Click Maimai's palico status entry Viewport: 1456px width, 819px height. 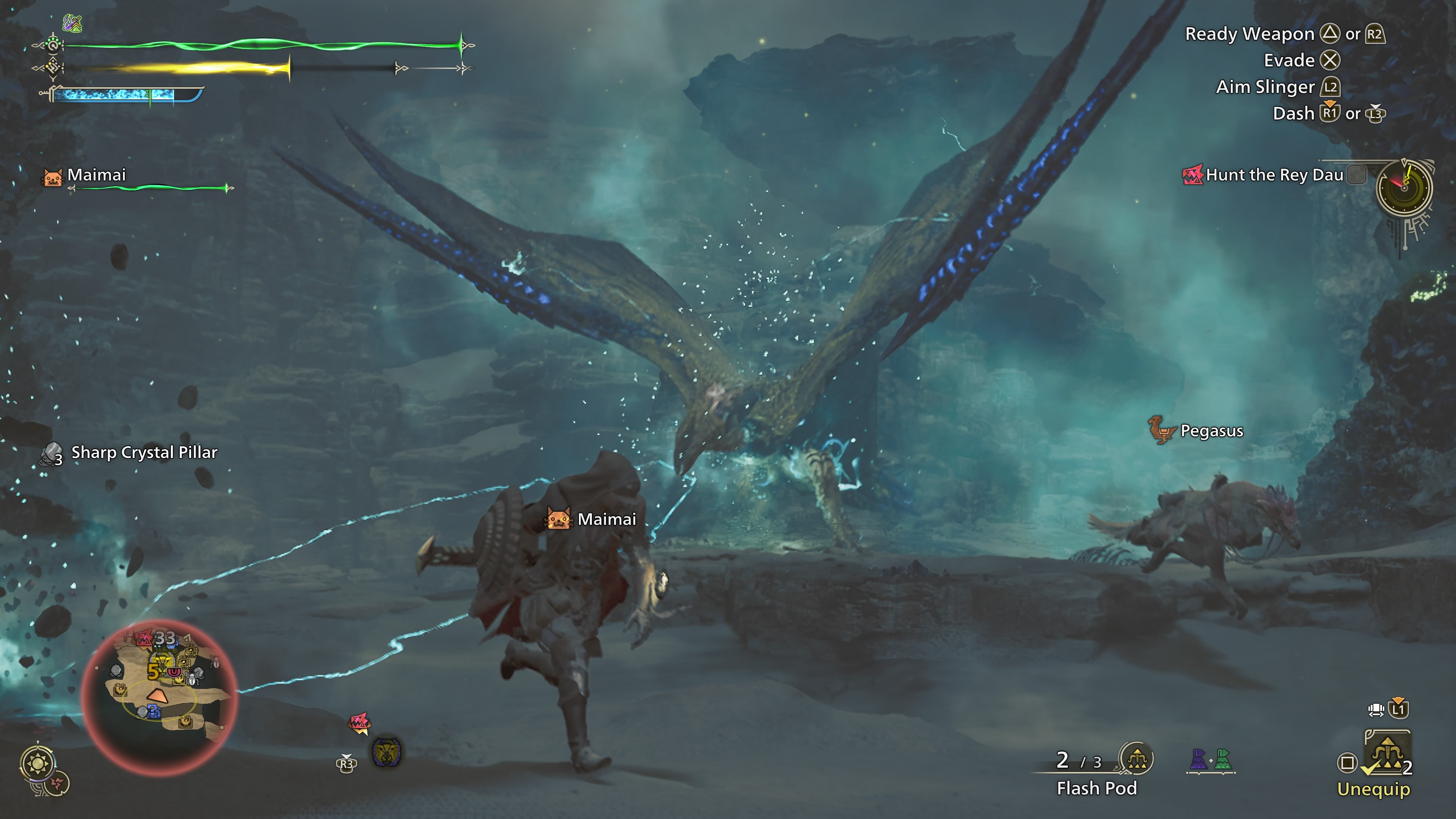tap(96, 175)
